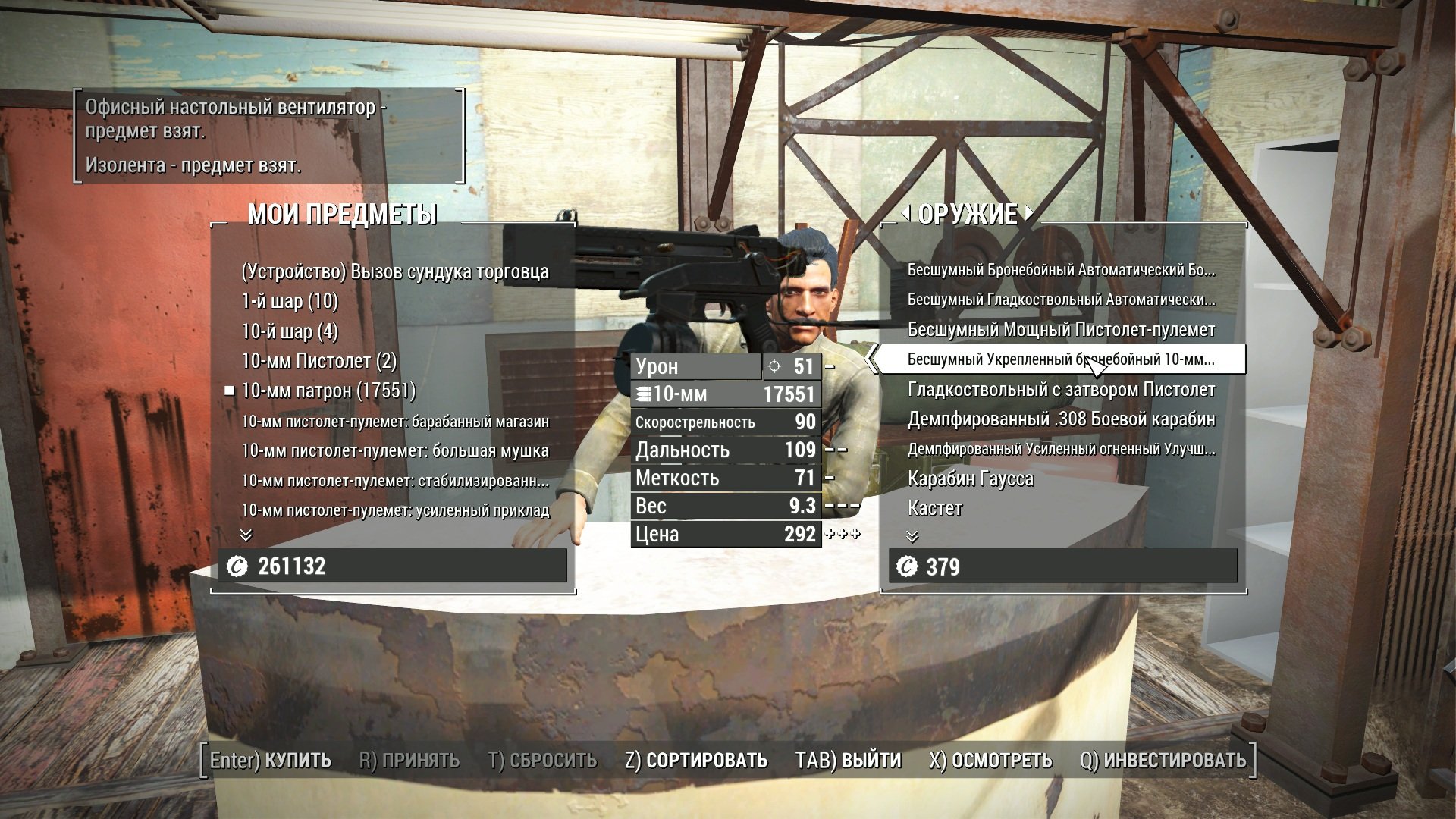The image size is (1456, 819).
Task: Switch trader category with right arrow near ОРУЖИЕ
Action: click(x=1028, y=213)
